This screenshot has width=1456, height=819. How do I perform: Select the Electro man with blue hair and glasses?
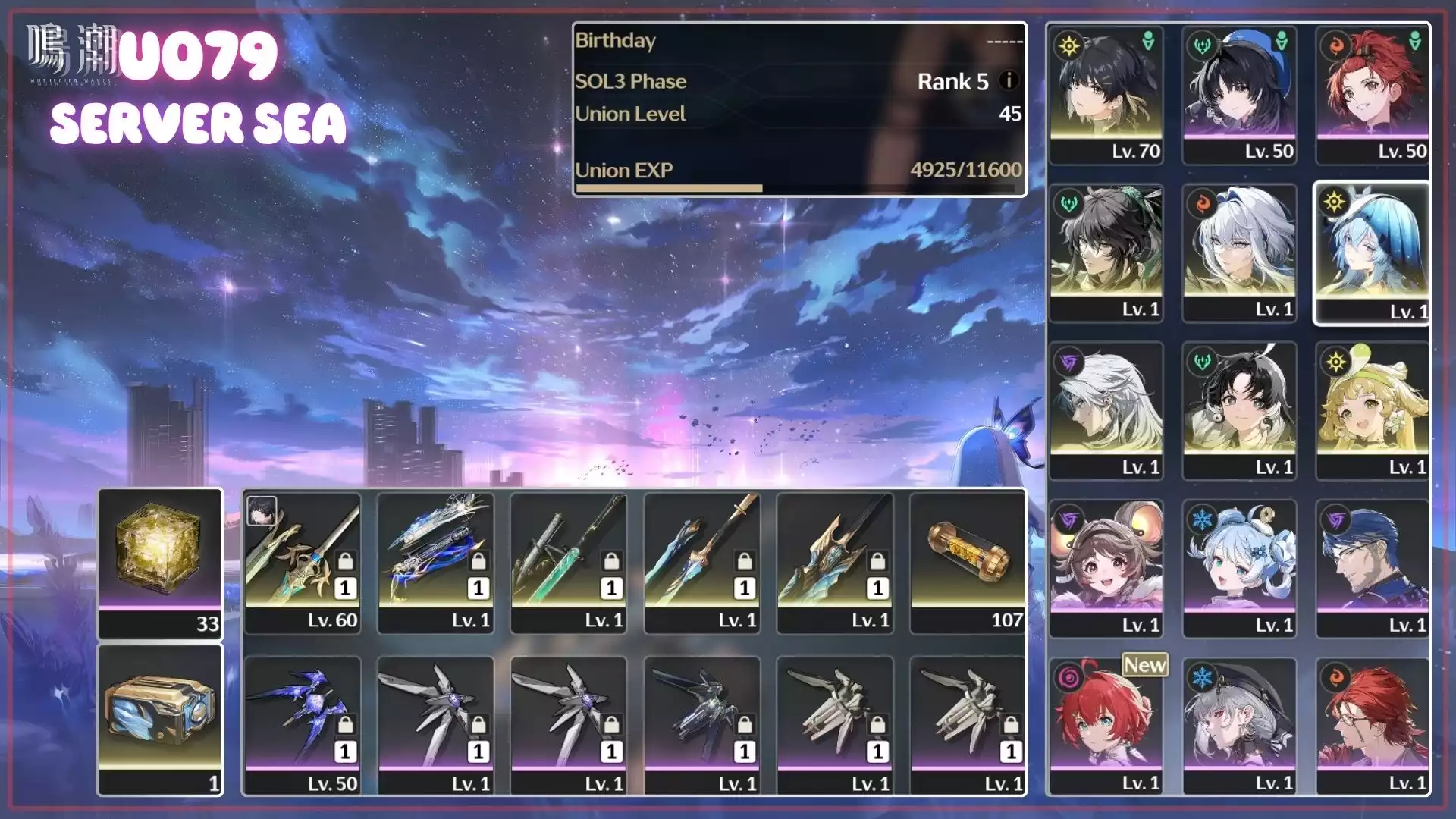pos(1373,567)
